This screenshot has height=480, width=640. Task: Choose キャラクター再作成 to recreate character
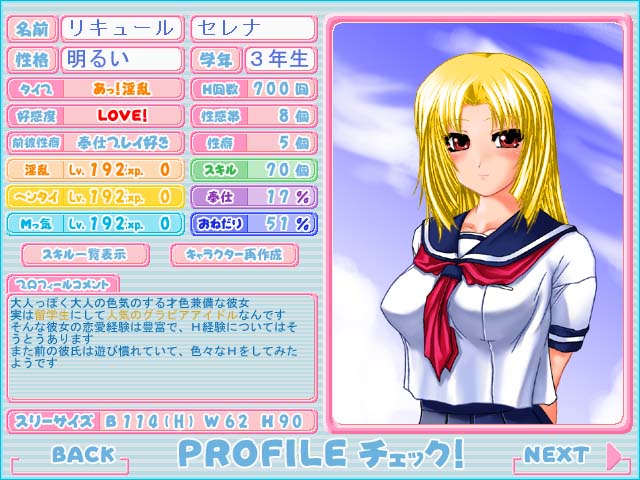[234, 254]
